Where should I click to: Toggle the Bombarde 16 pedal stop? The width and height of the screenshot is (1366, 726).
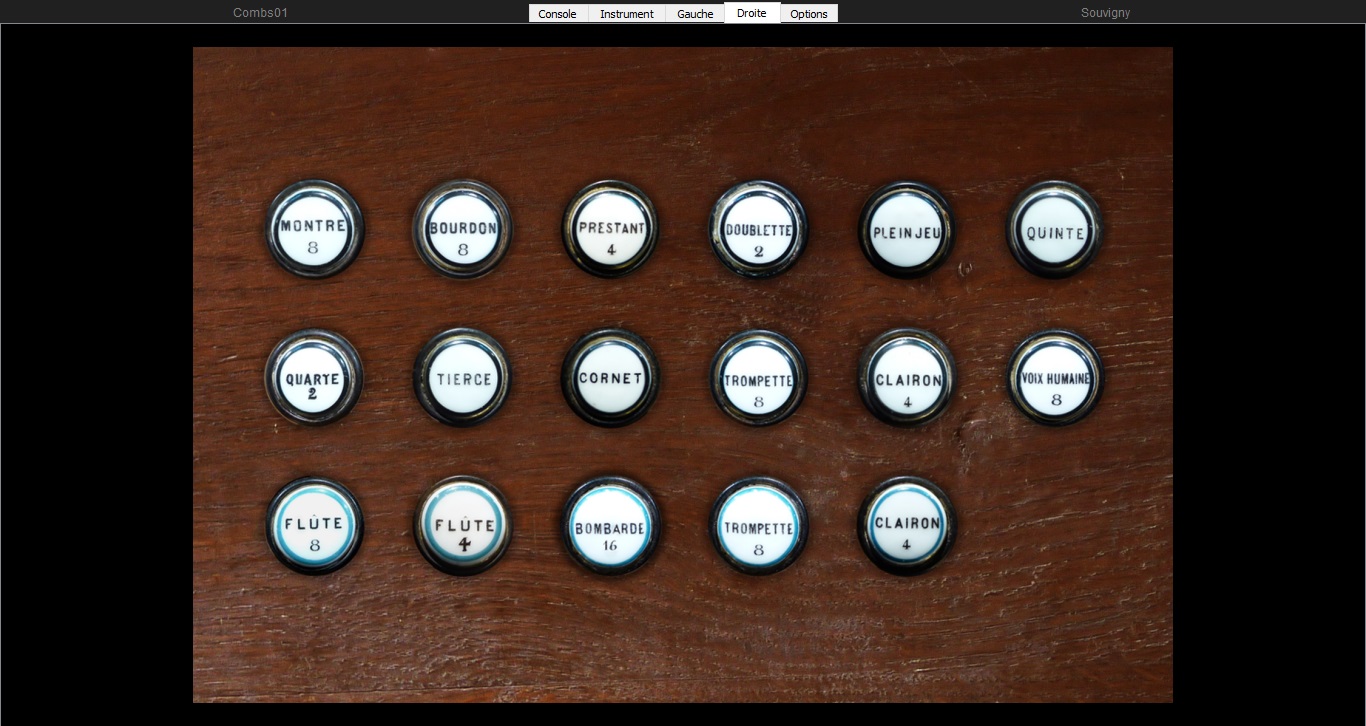click(x=610, y=525)
